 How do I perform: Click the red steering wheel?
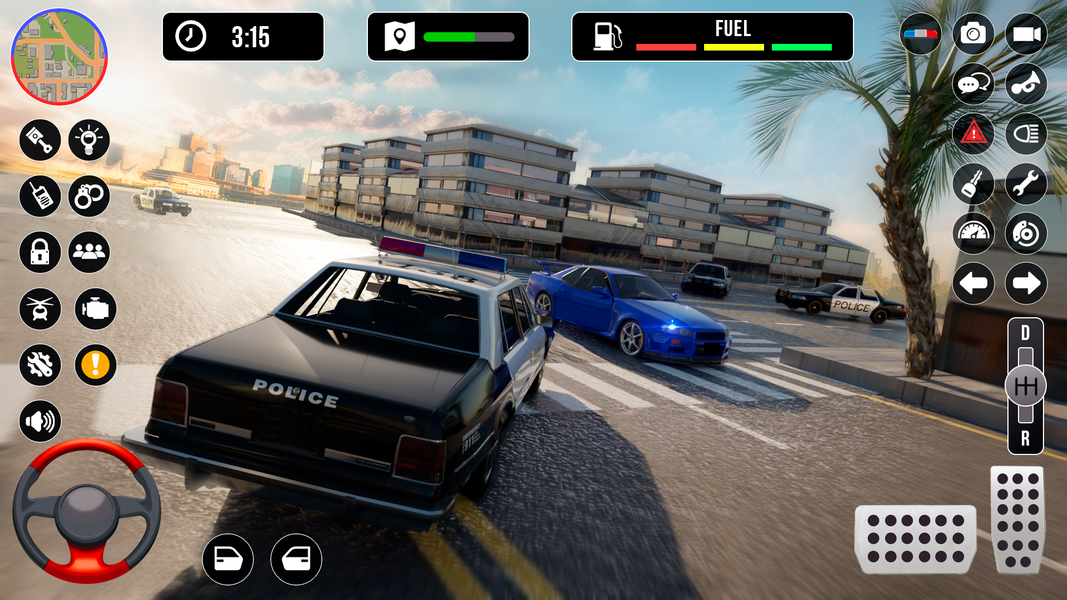tap(87, 510)
